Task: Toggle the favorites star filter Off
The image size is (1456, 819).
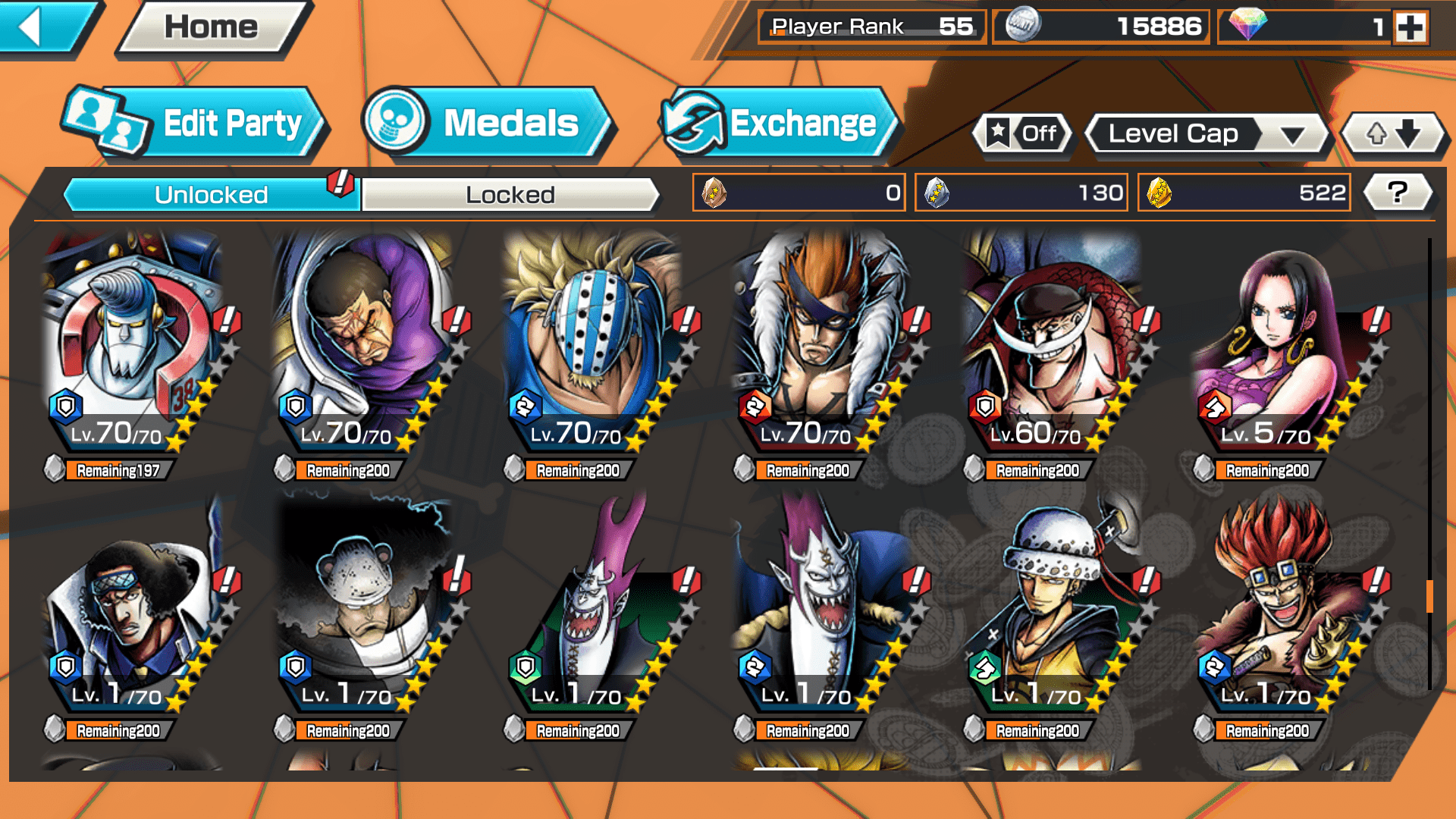Action: [1021, 134]
